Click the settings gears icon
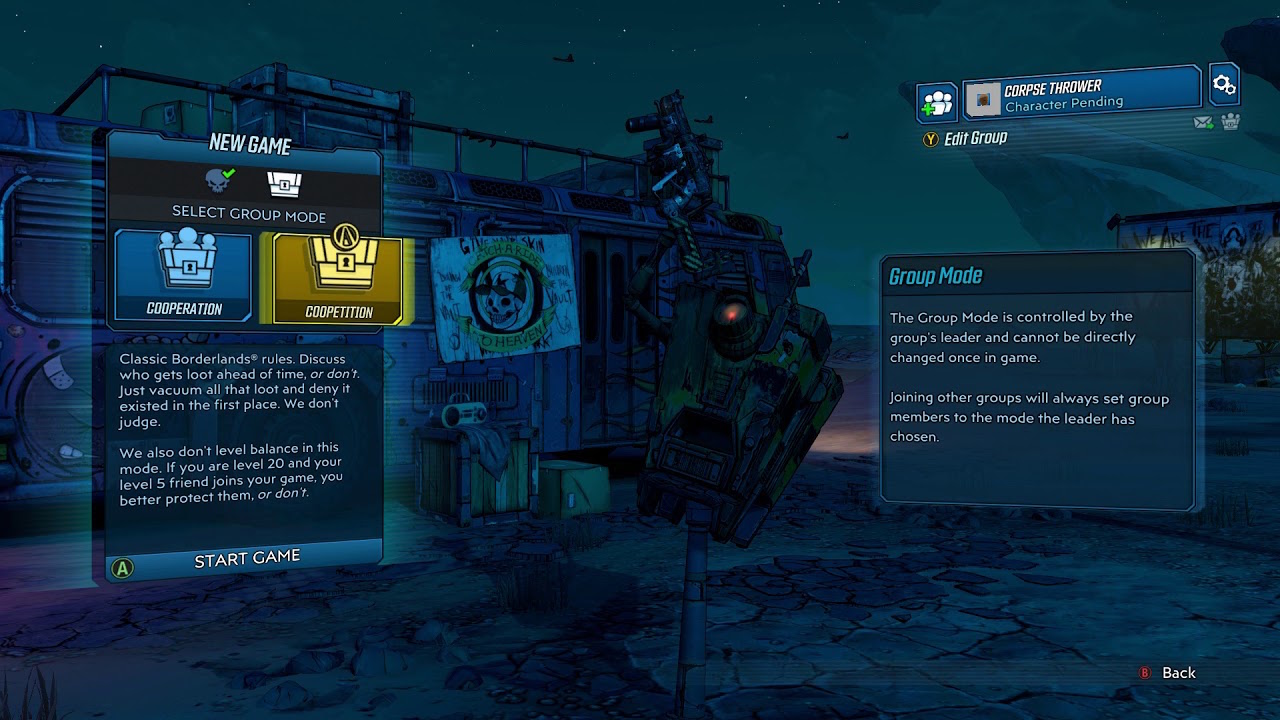Viewport: 1280px width, 720px height. click(1223, 85)
